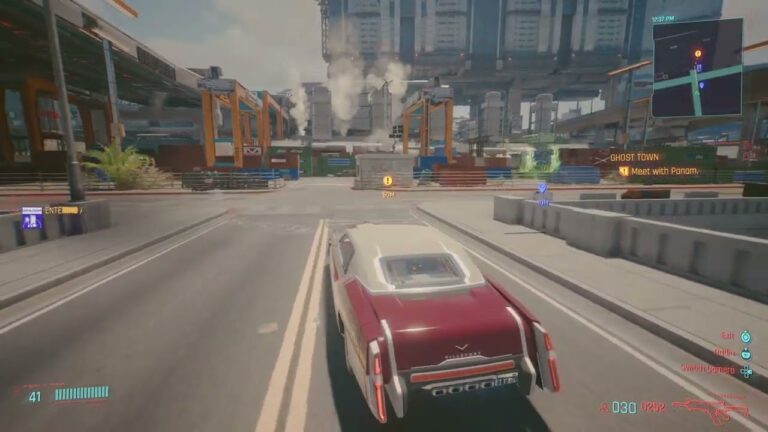Click the Switch Camera action icon
Screen dimensions: 768x432
pyautogui.click(x=746, y=370)
